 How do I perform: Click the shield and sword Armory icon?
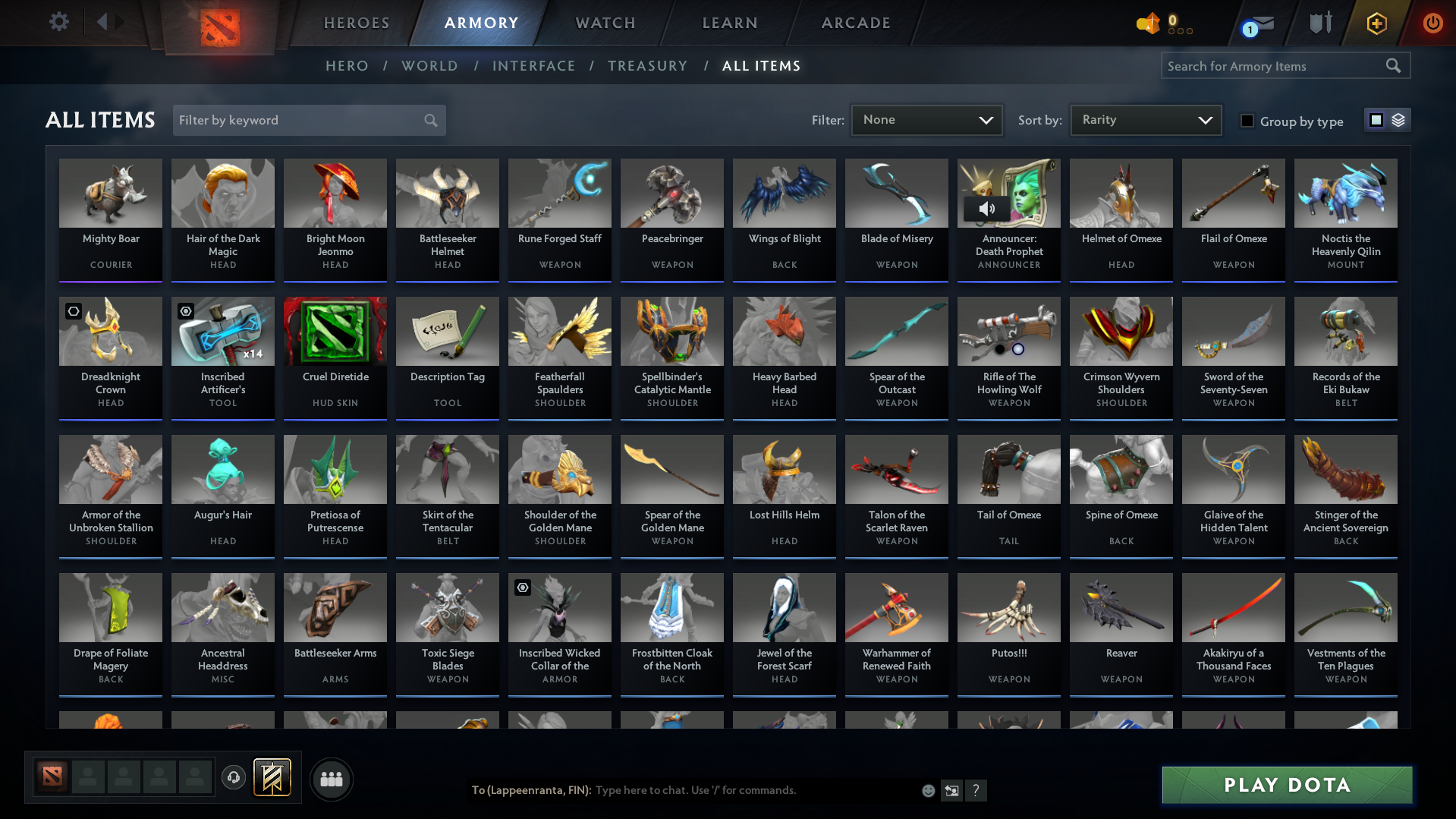coord(1319,23)
